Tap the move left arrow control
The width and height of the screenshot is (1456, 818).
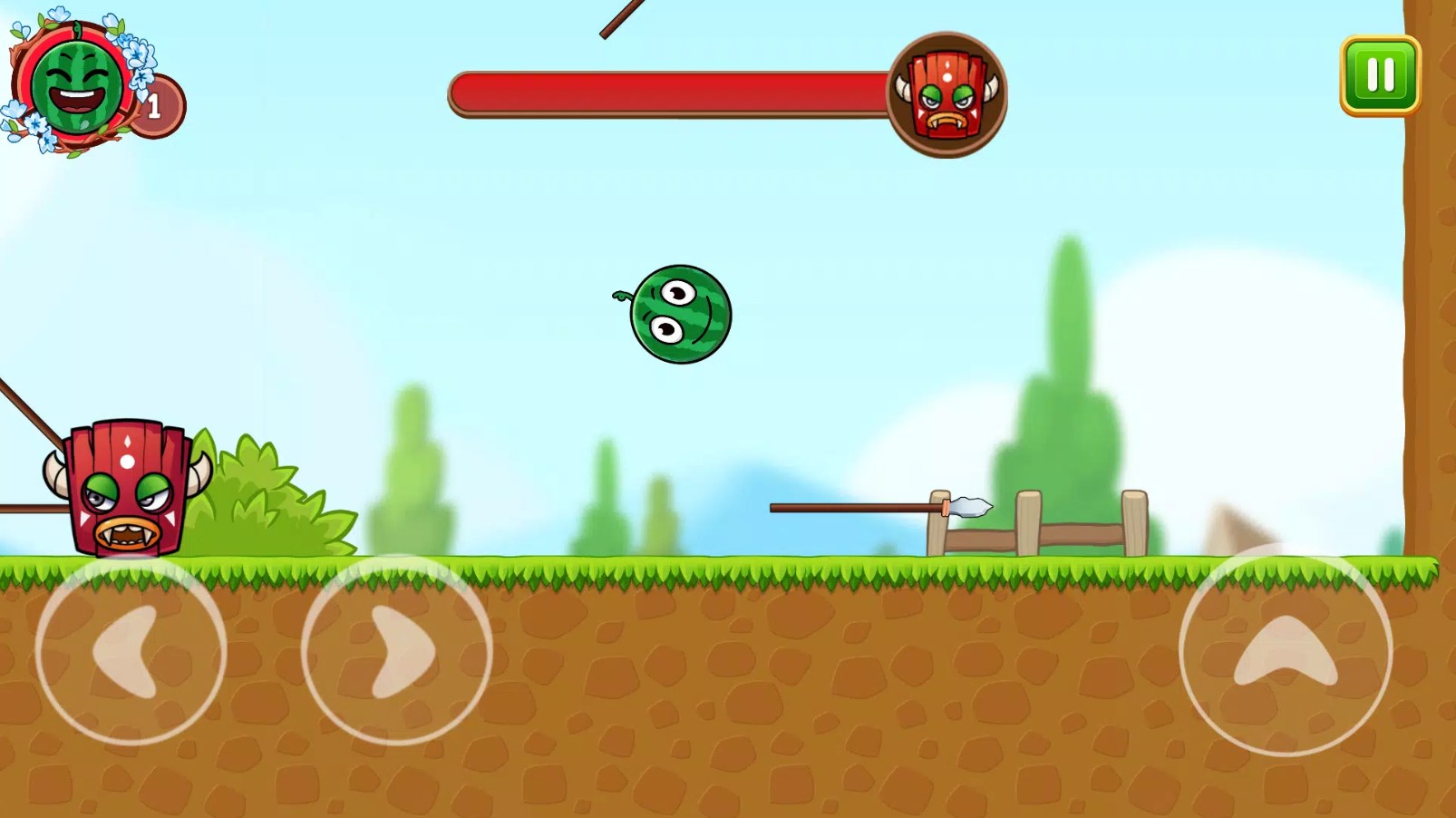click(131, 651)
